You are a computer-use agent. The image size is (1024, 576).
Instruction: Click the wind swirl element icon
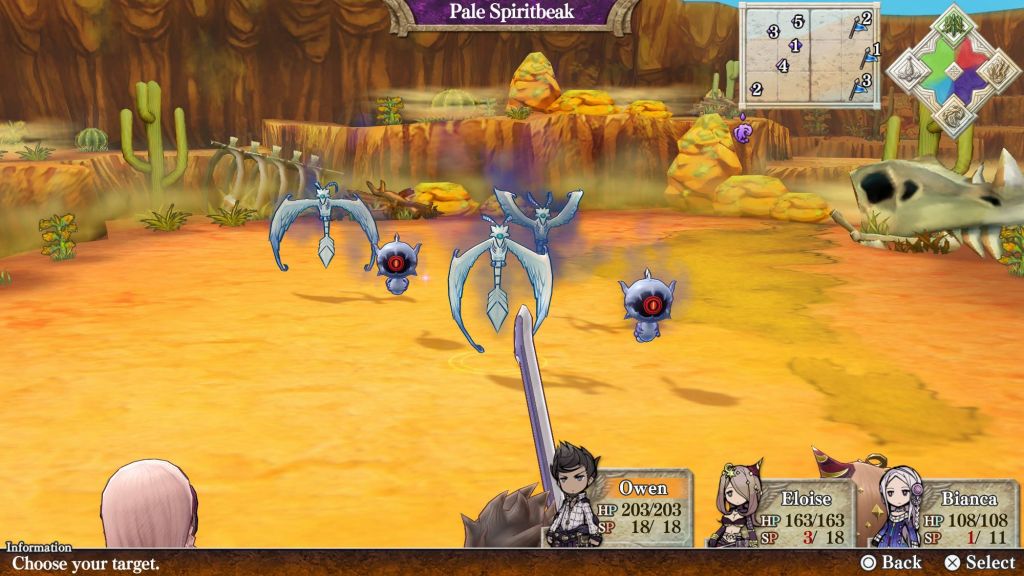click(952, 116)
